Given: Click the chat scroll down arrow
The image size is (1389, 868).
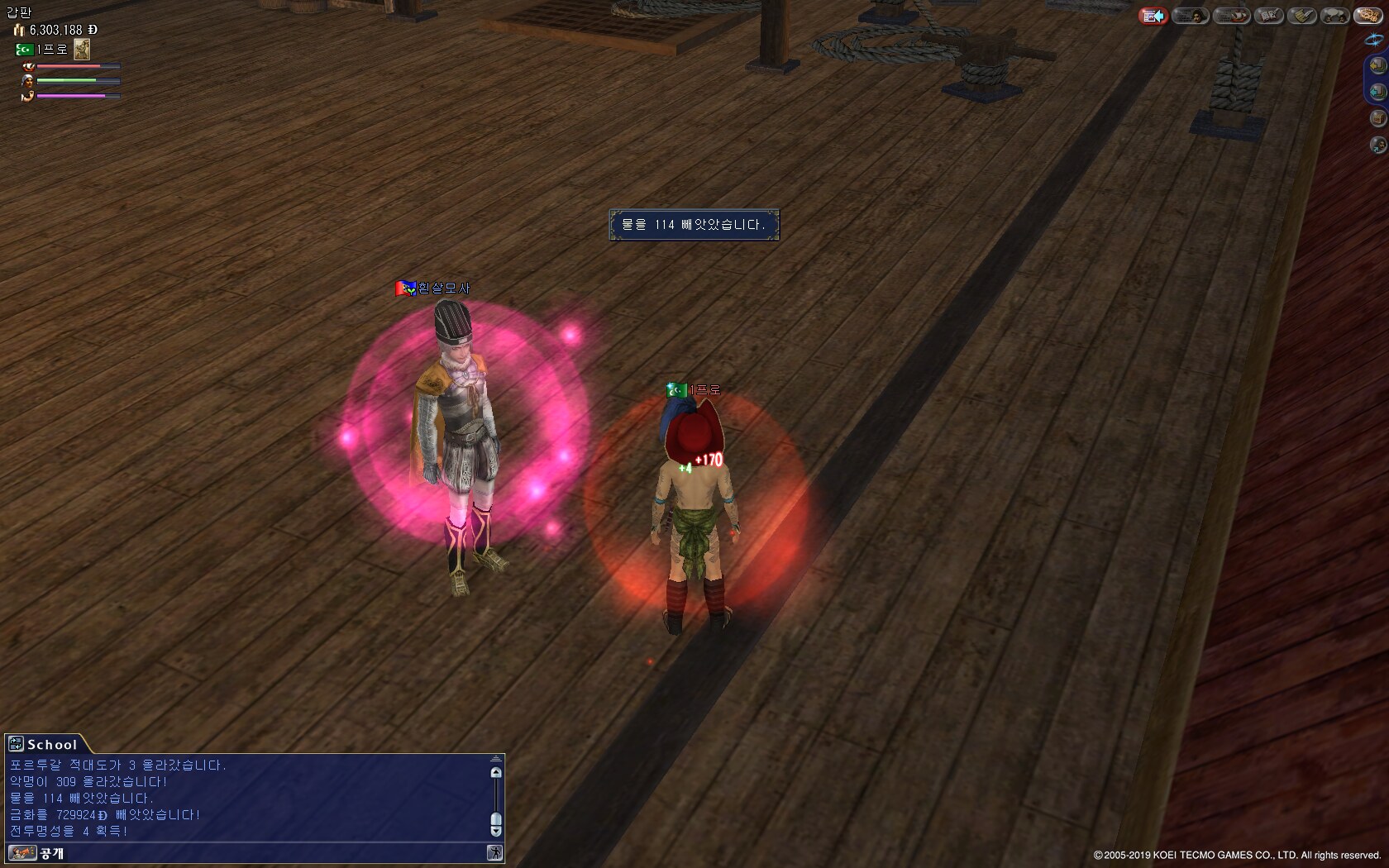Looking at the screenshot, I should pos(496,831).
